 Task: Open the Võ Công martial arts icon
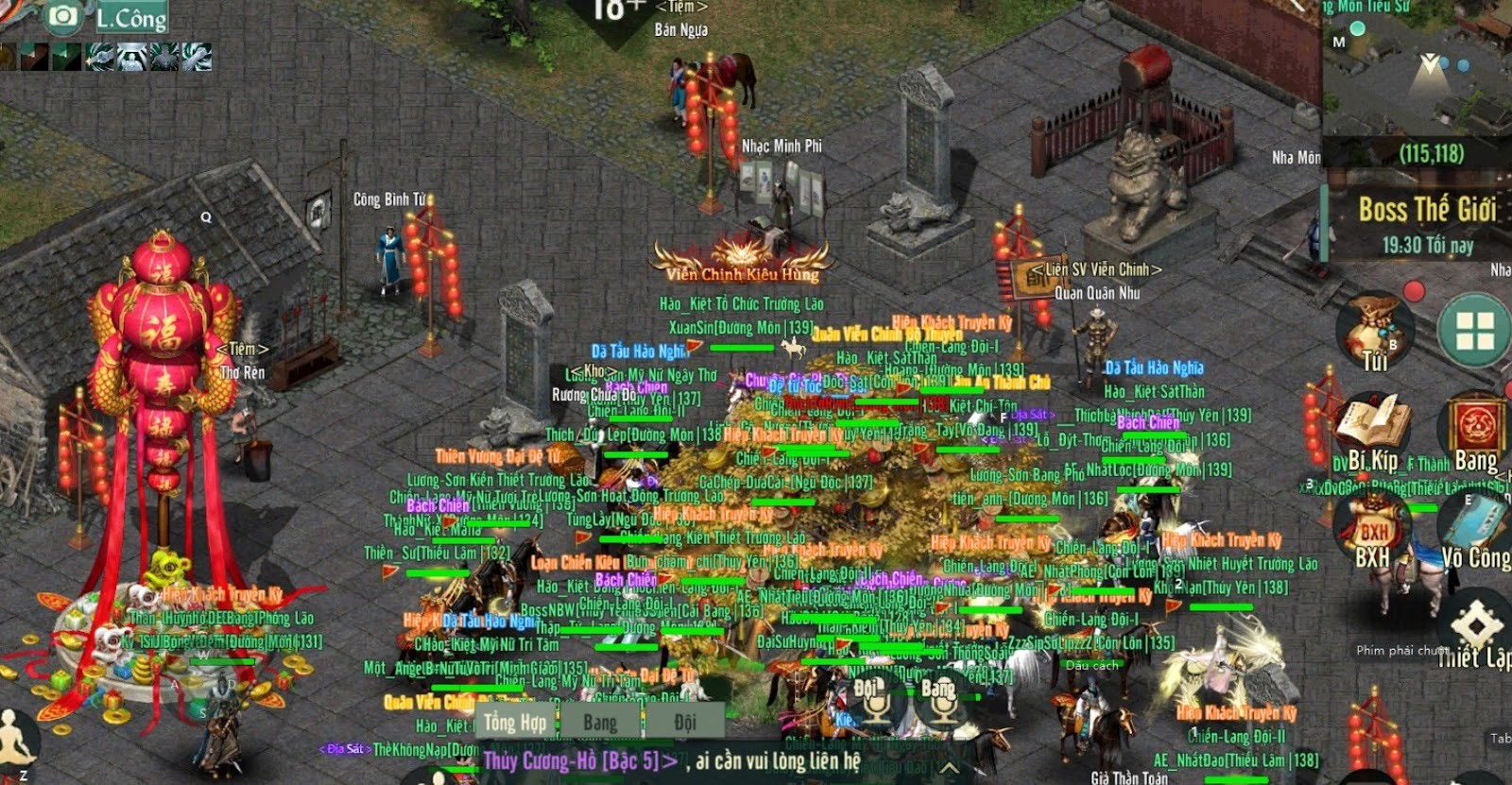[1474, 520]
